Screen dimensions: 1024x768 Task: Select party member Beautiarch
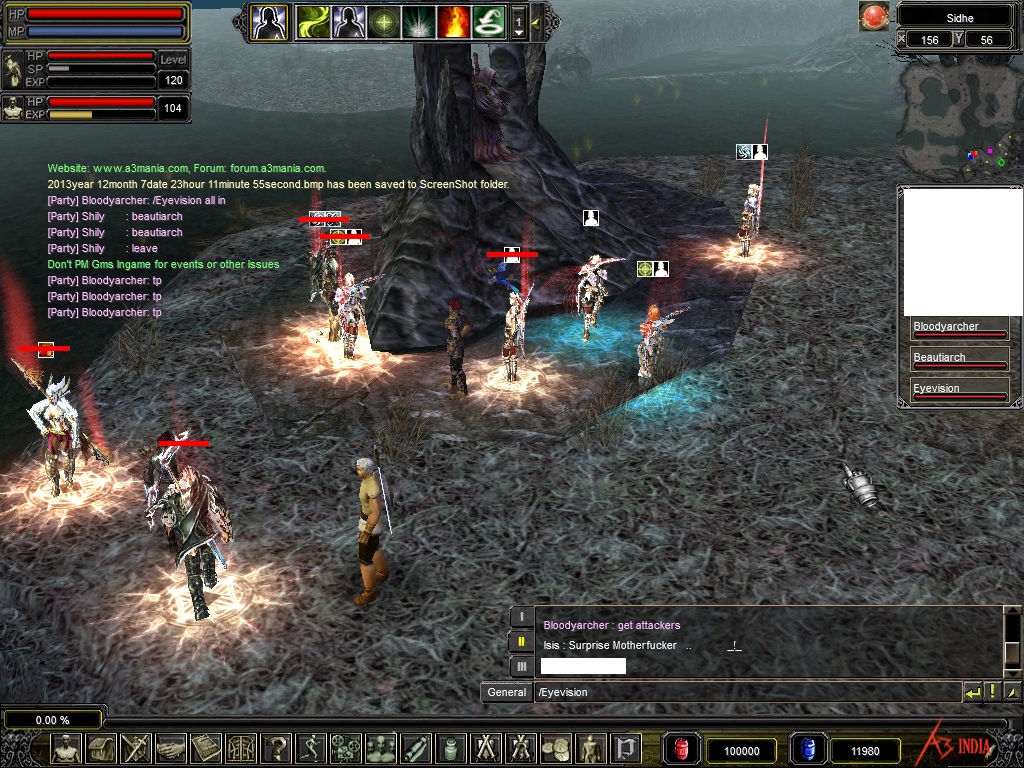pos(959,360)
